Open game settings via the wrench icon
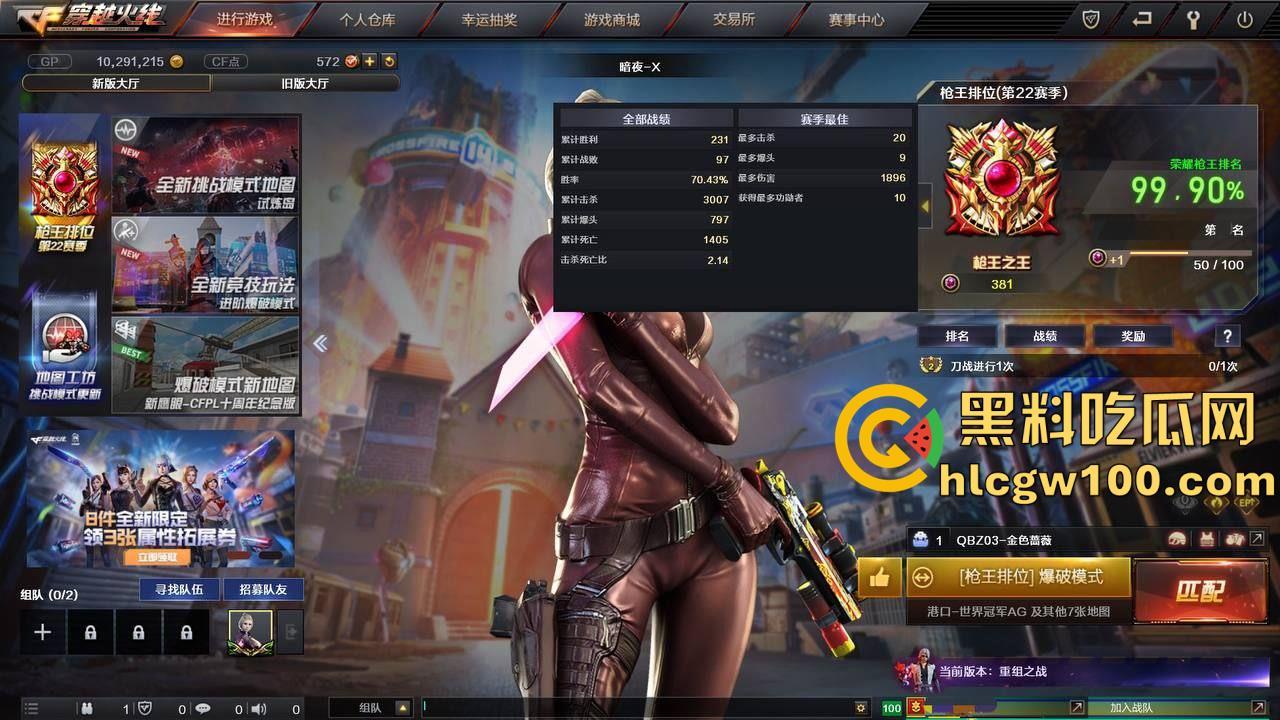This screenshot has width=1280, height=720. [1193, 18]
